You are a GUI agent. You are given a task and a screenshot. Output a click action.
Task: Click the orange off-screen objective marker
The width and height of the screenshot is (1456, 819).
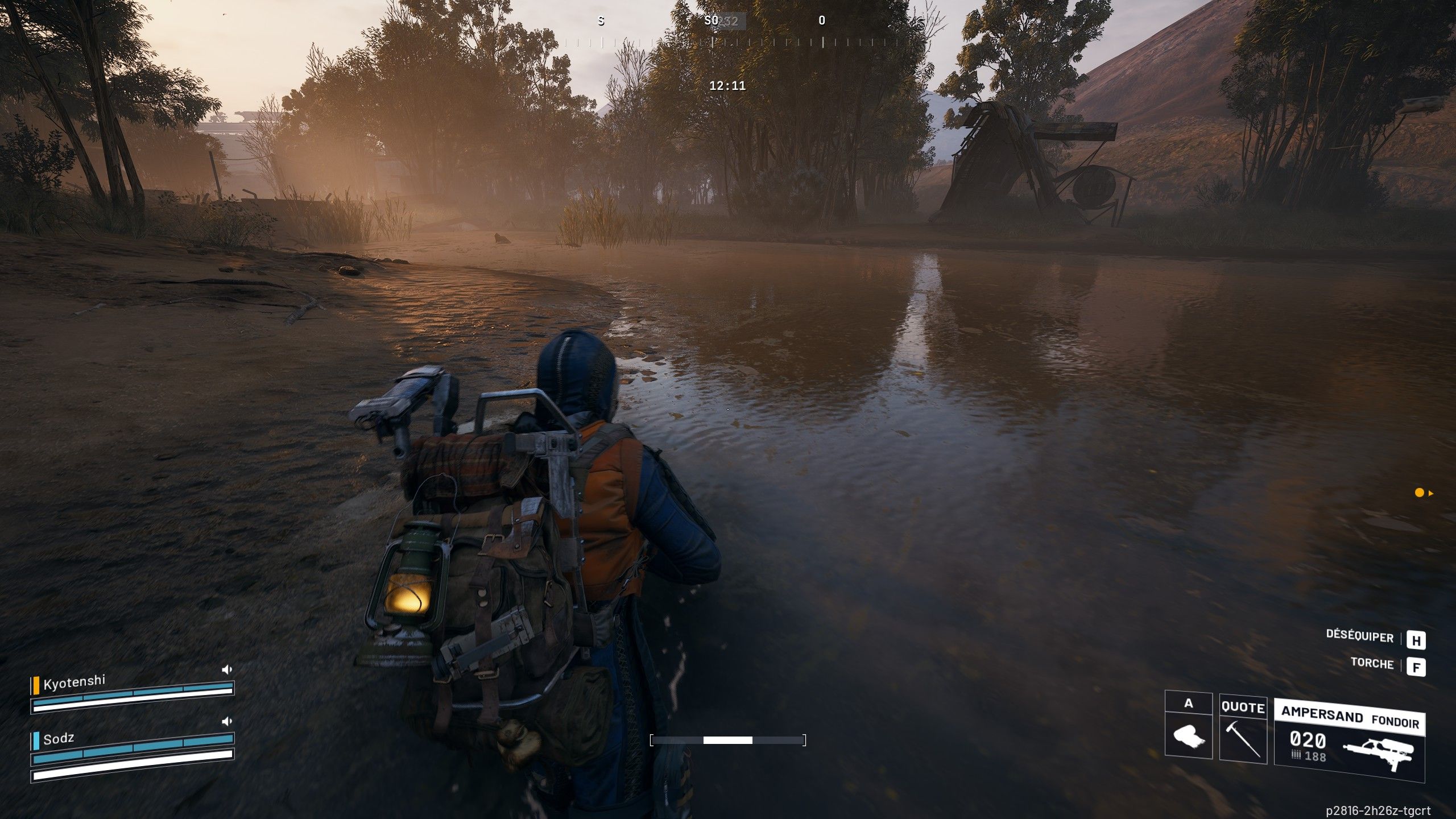pyautogui.click(x=1420, y=493)
